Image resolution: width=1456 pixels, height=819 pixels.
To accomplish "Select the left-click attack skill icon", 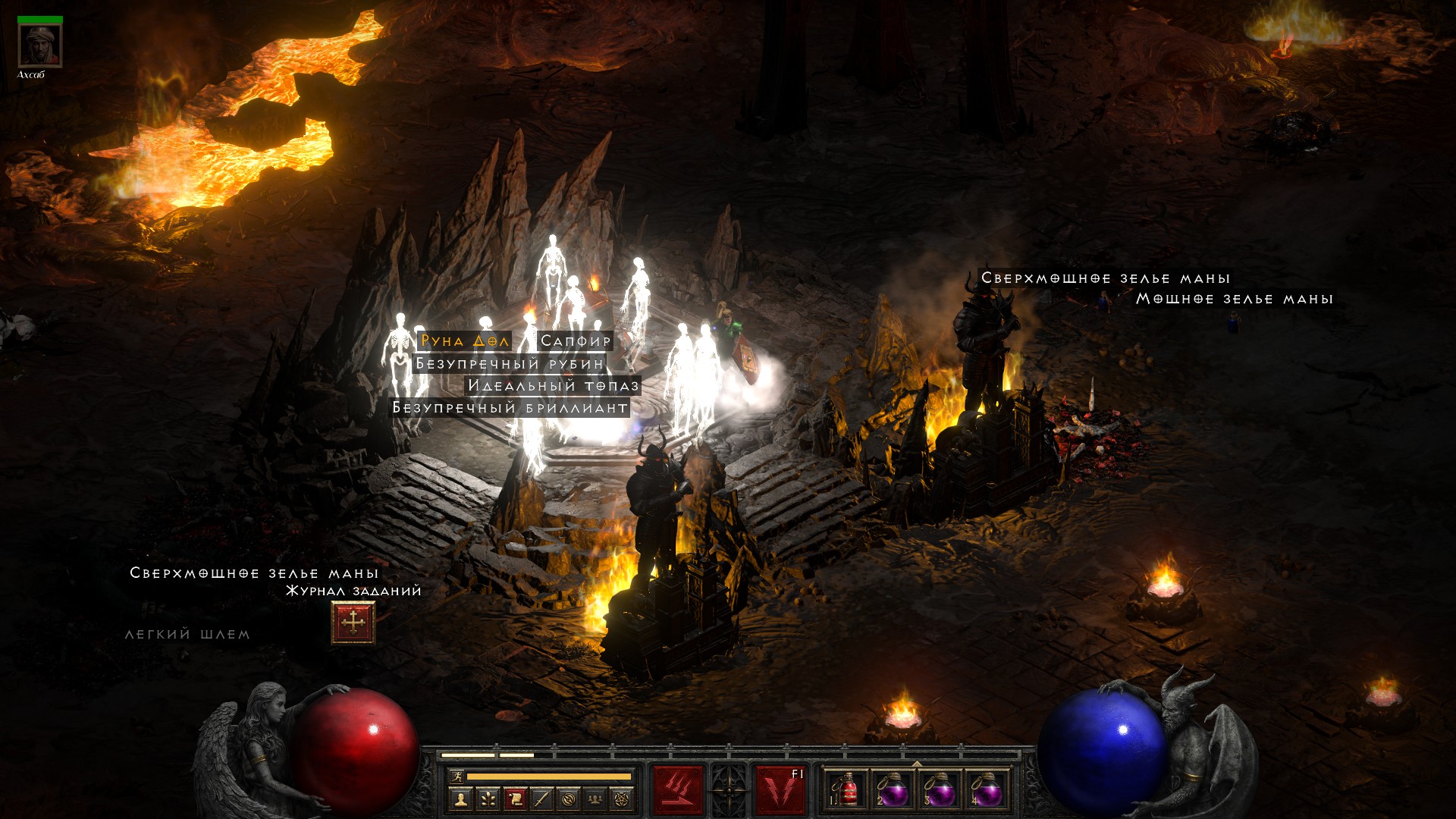I will (x=677, y=789).
